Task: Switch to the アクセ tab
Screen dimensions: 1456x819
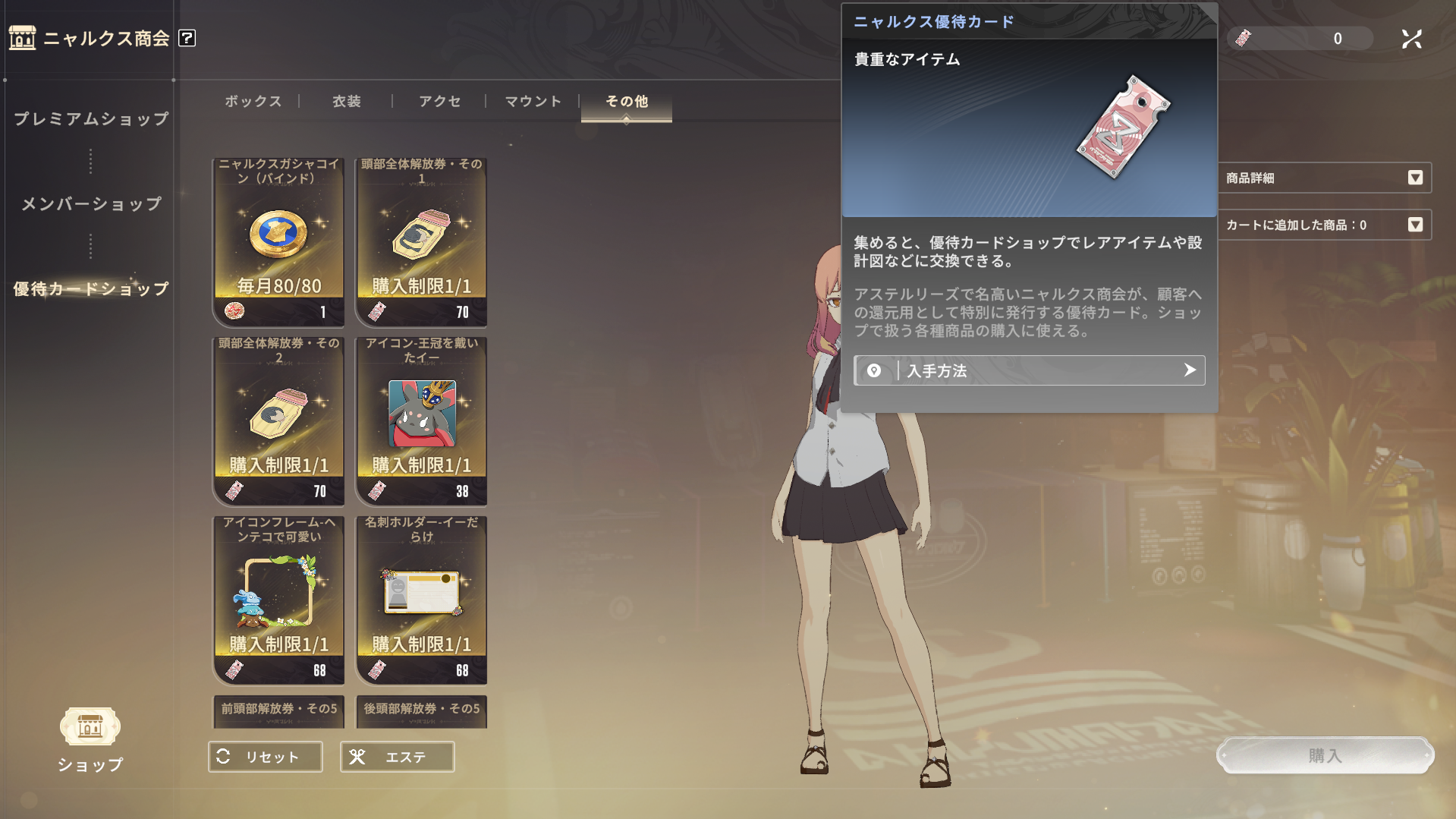Action: pos(440,102)
